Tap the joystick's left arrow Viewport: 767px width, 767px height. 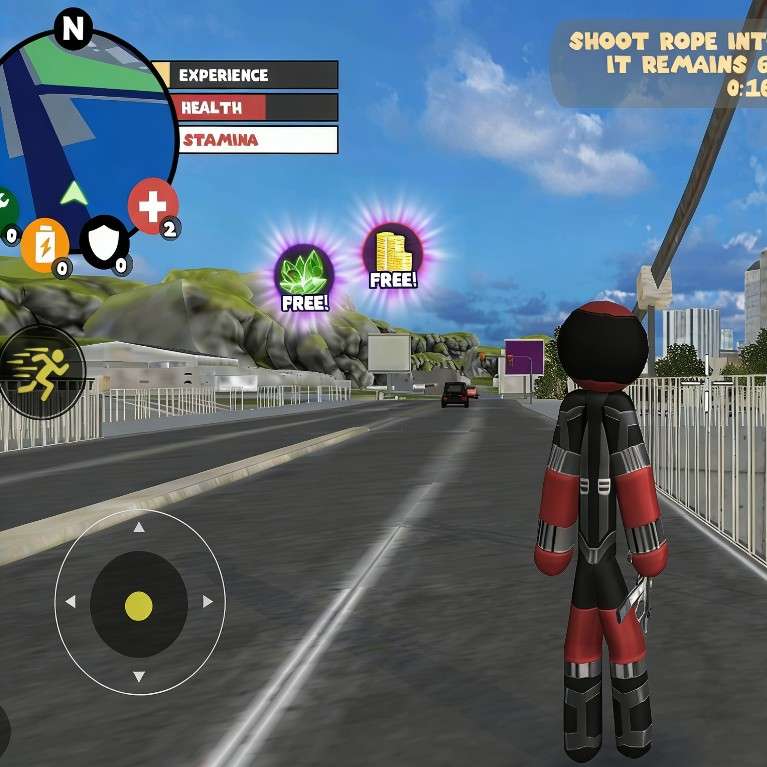pos(70,602)
